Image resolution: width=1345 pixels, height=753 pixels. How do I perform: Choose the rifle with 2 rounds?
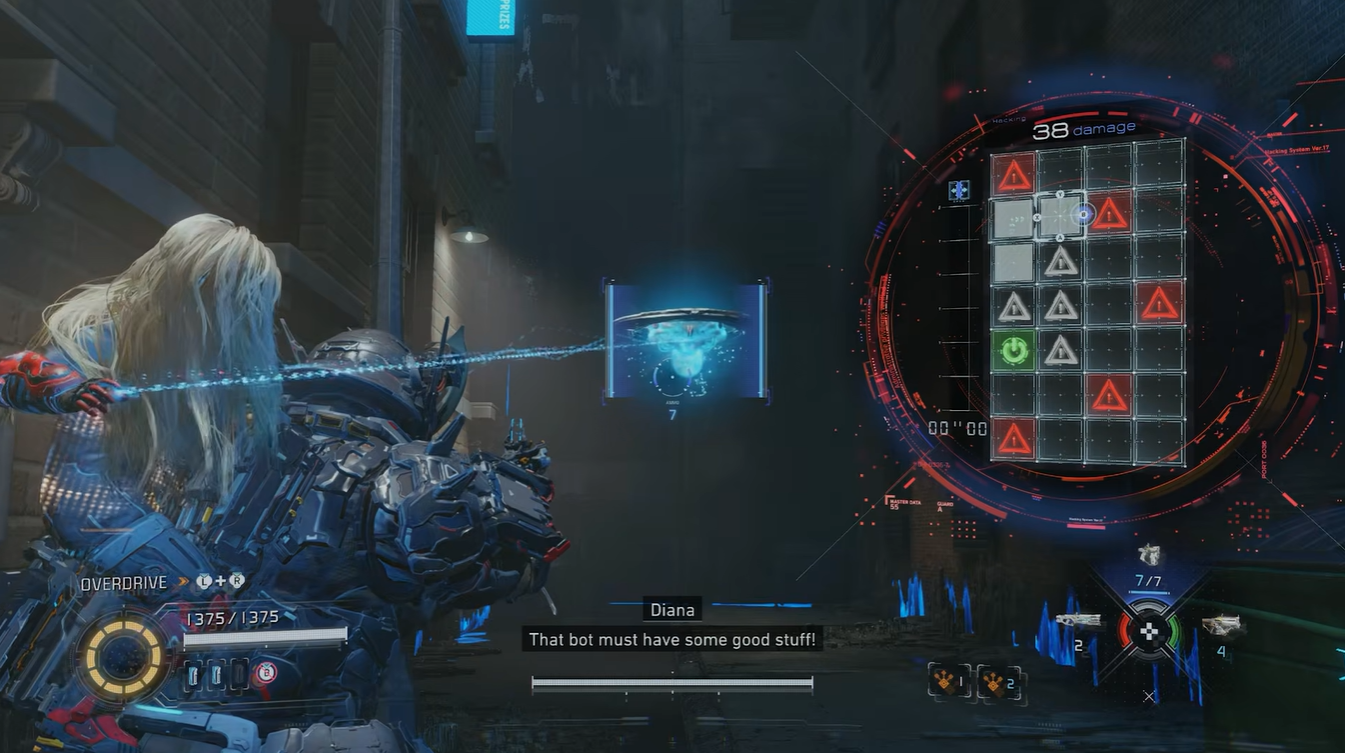(x=1078, y=623)
